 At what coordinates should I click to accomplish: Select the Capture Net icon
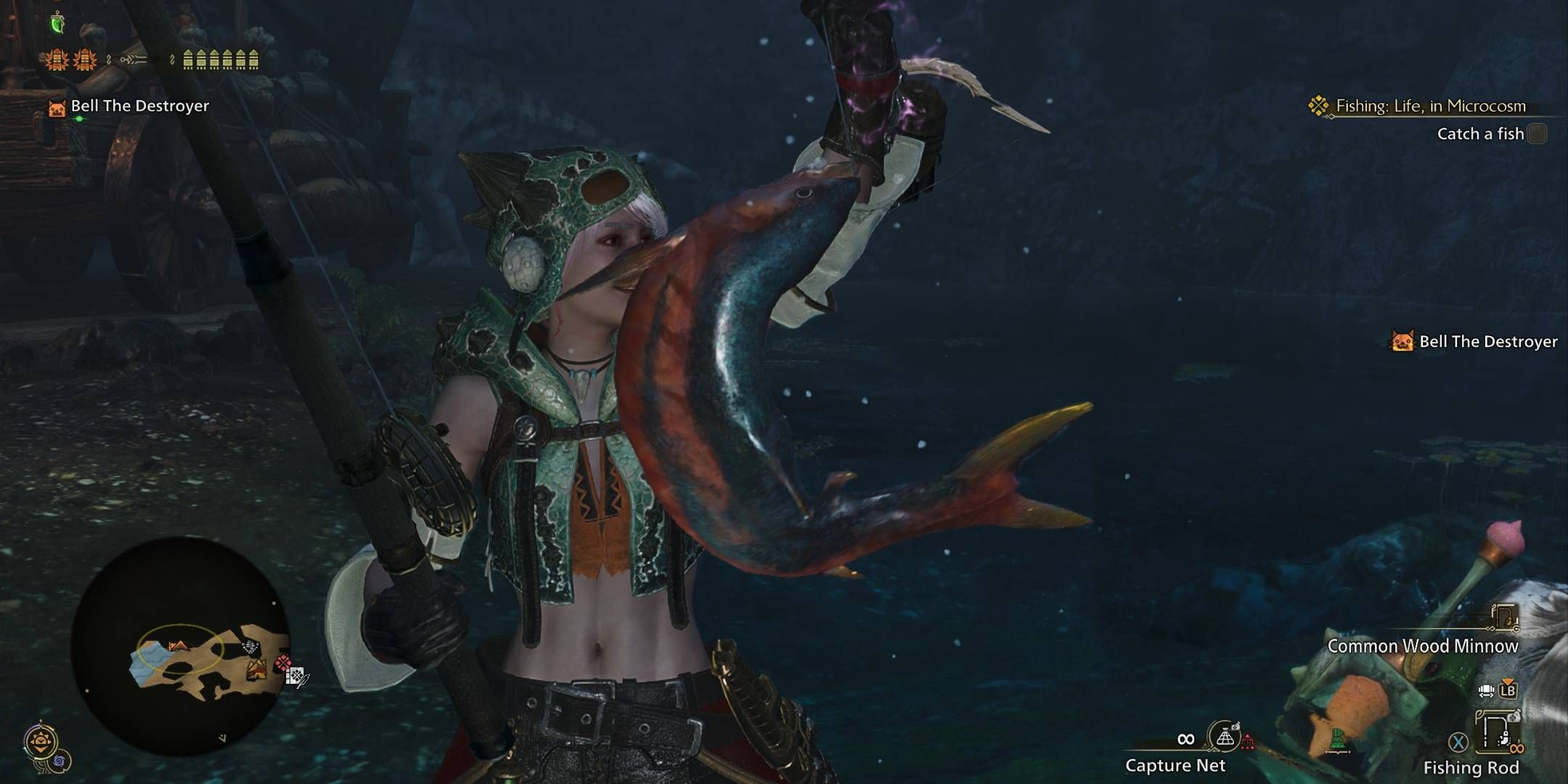1226,738
